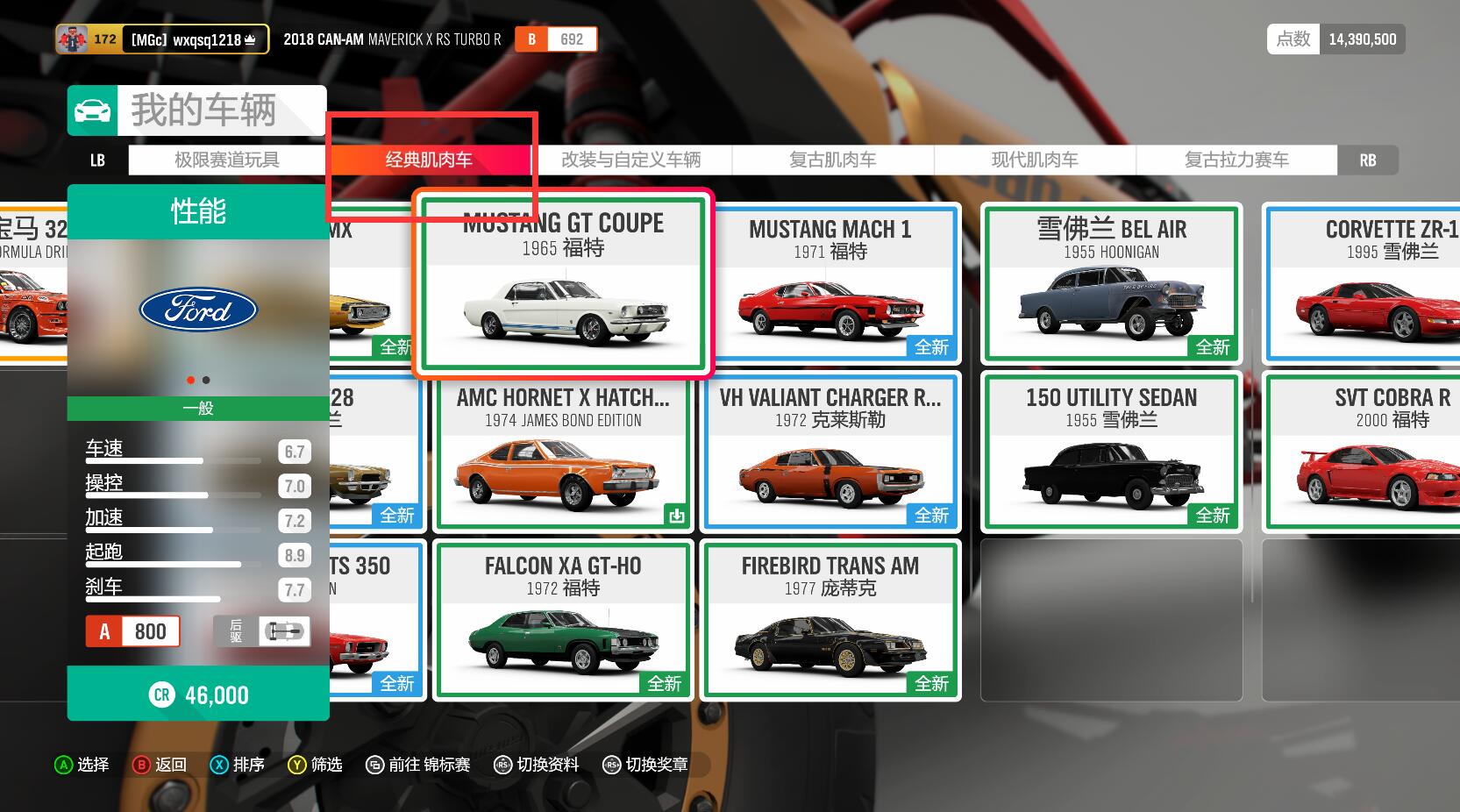Open the 改装与自定义车辆 tab

coord(630,160)
